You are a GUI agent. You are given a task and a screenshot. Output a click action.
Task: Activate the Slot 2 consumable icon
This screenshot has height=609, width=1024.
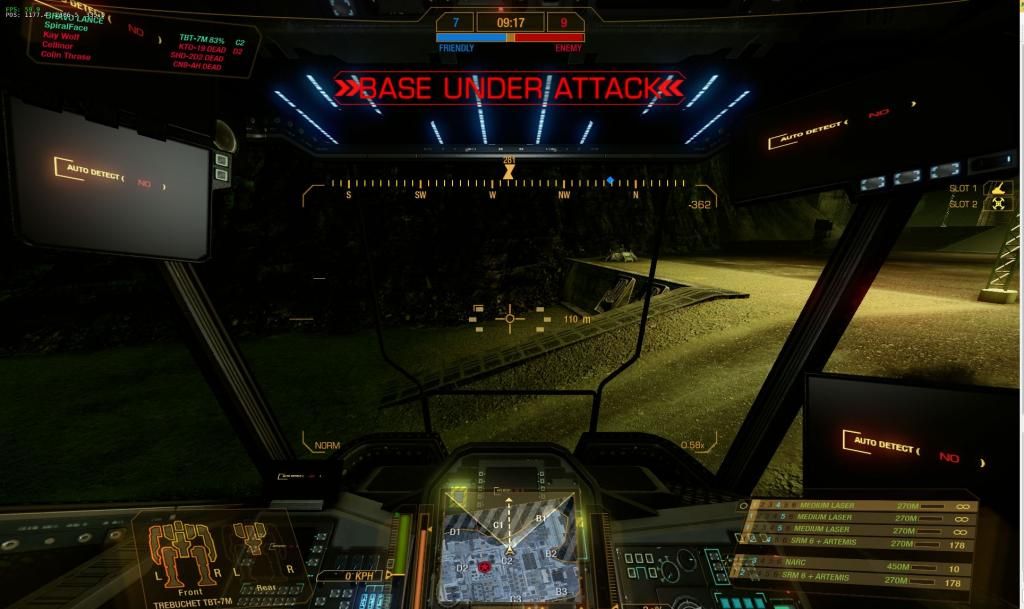(x=998, y=204)
